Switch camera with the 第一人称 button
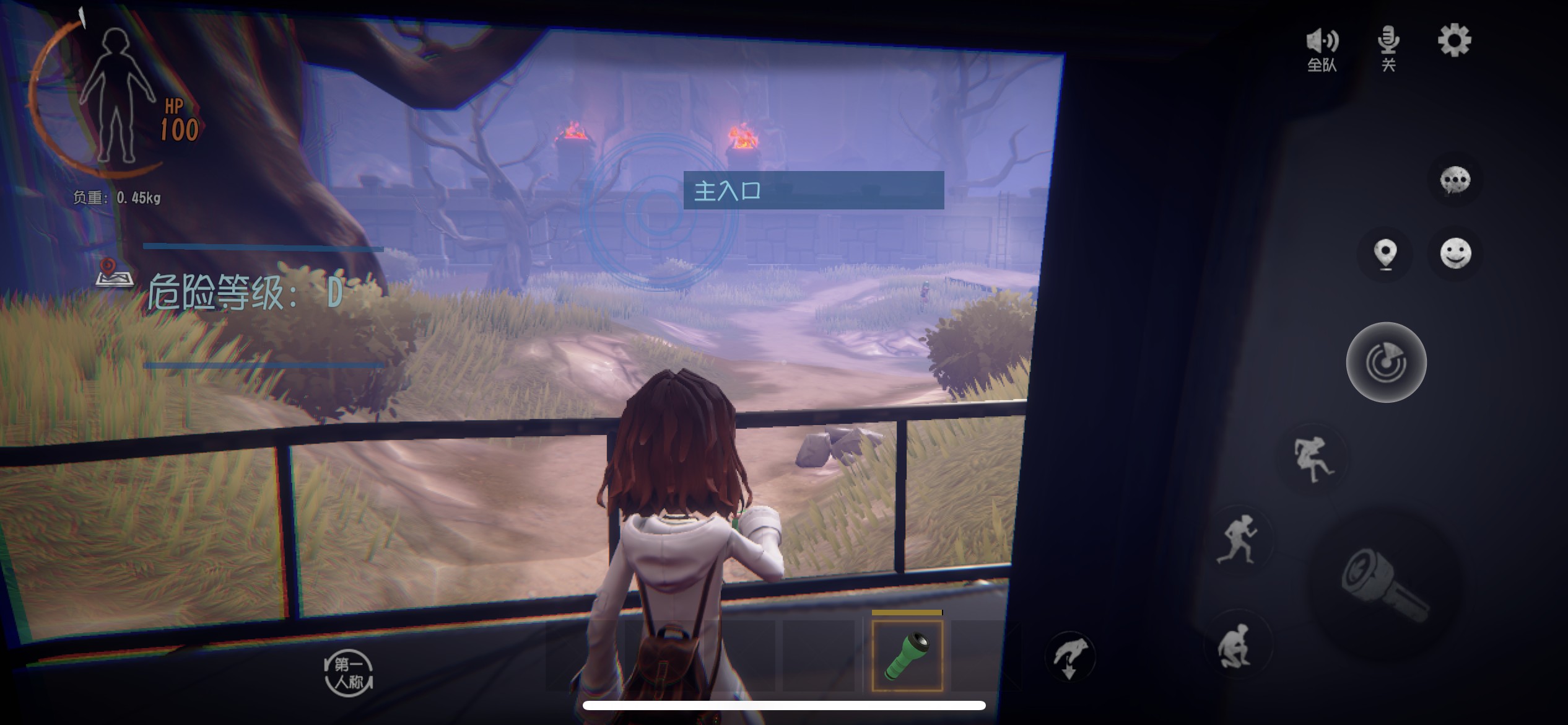Image resolution: width=1568 pixels, height=725 pixels. pos(349,673)
